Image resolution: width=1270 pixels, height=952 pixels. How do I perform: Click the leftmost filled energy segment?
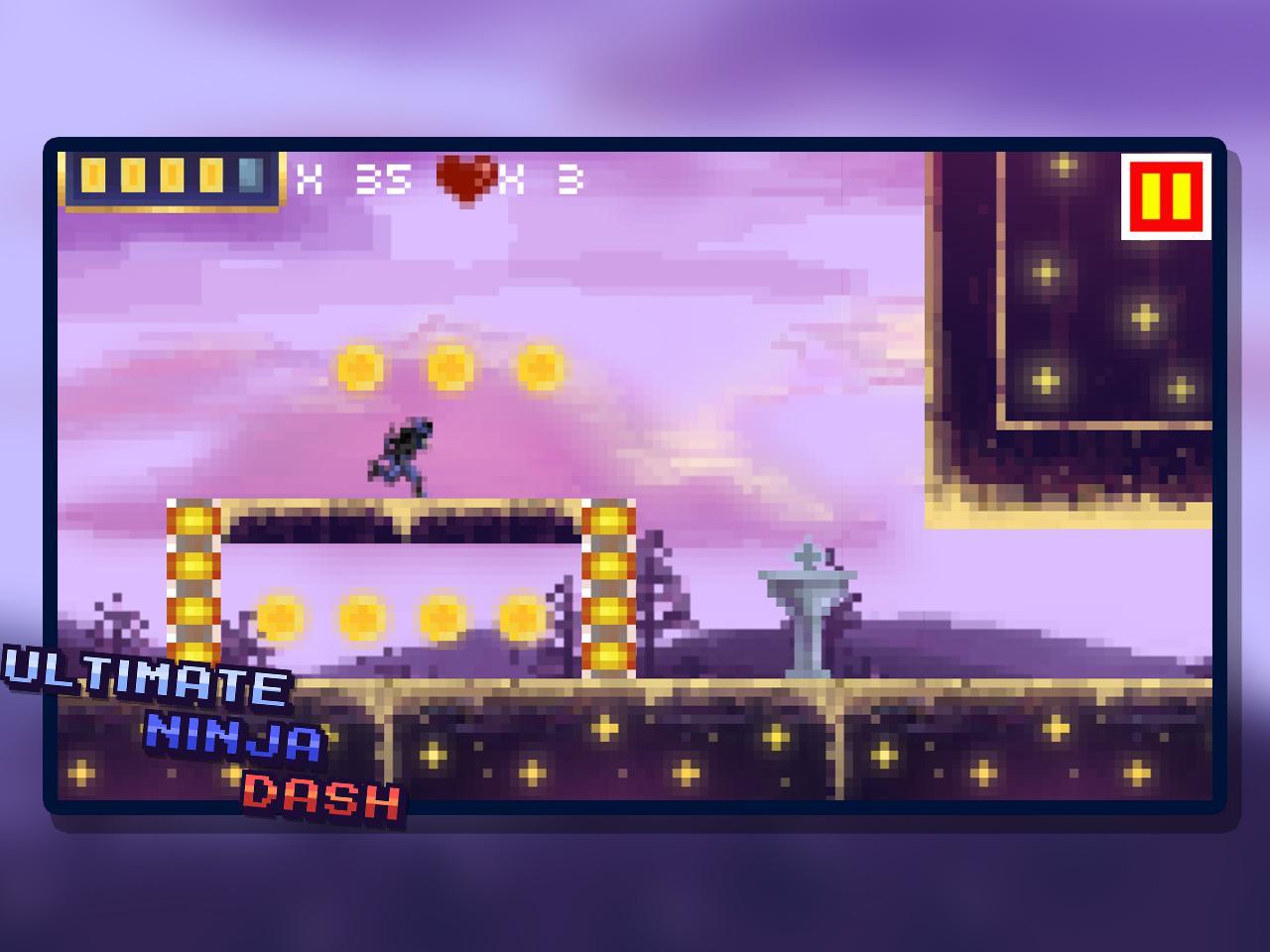(x=92, y=177)
